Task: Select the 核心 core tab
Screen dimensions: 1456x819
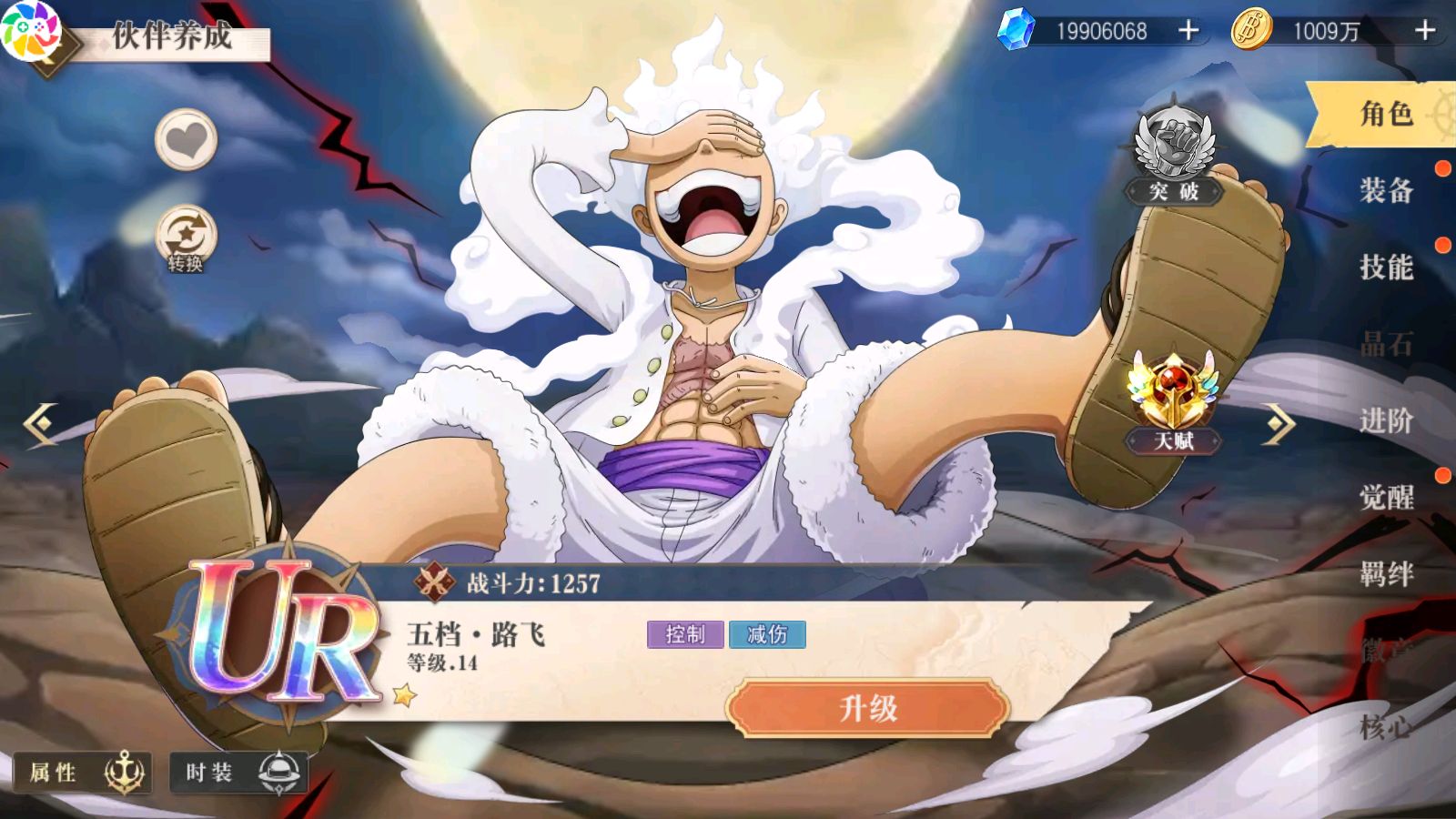Action: [x=1385, y=726]
